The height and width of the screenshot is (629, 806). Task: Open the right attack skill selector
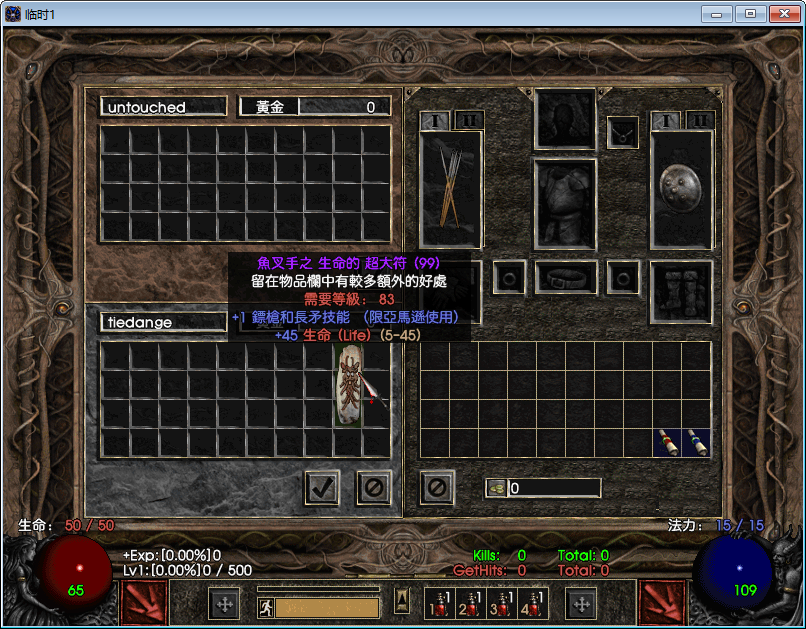662,603
